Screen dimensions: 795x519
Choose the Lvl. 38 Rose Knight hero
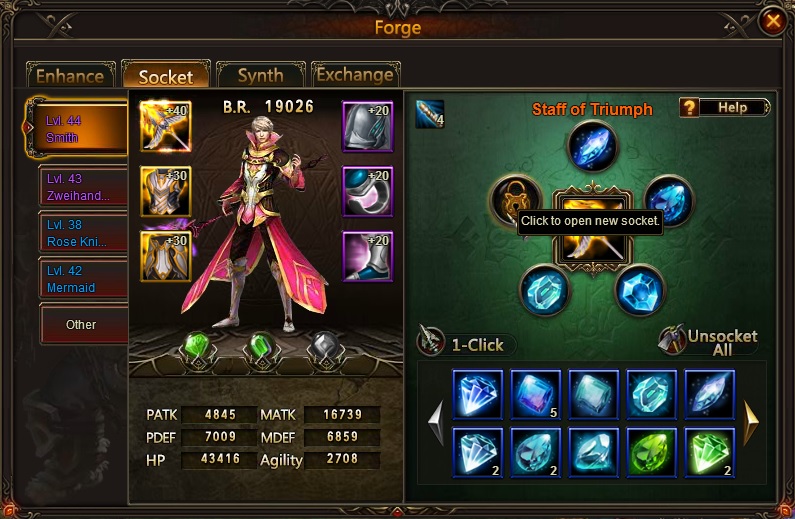84,235
